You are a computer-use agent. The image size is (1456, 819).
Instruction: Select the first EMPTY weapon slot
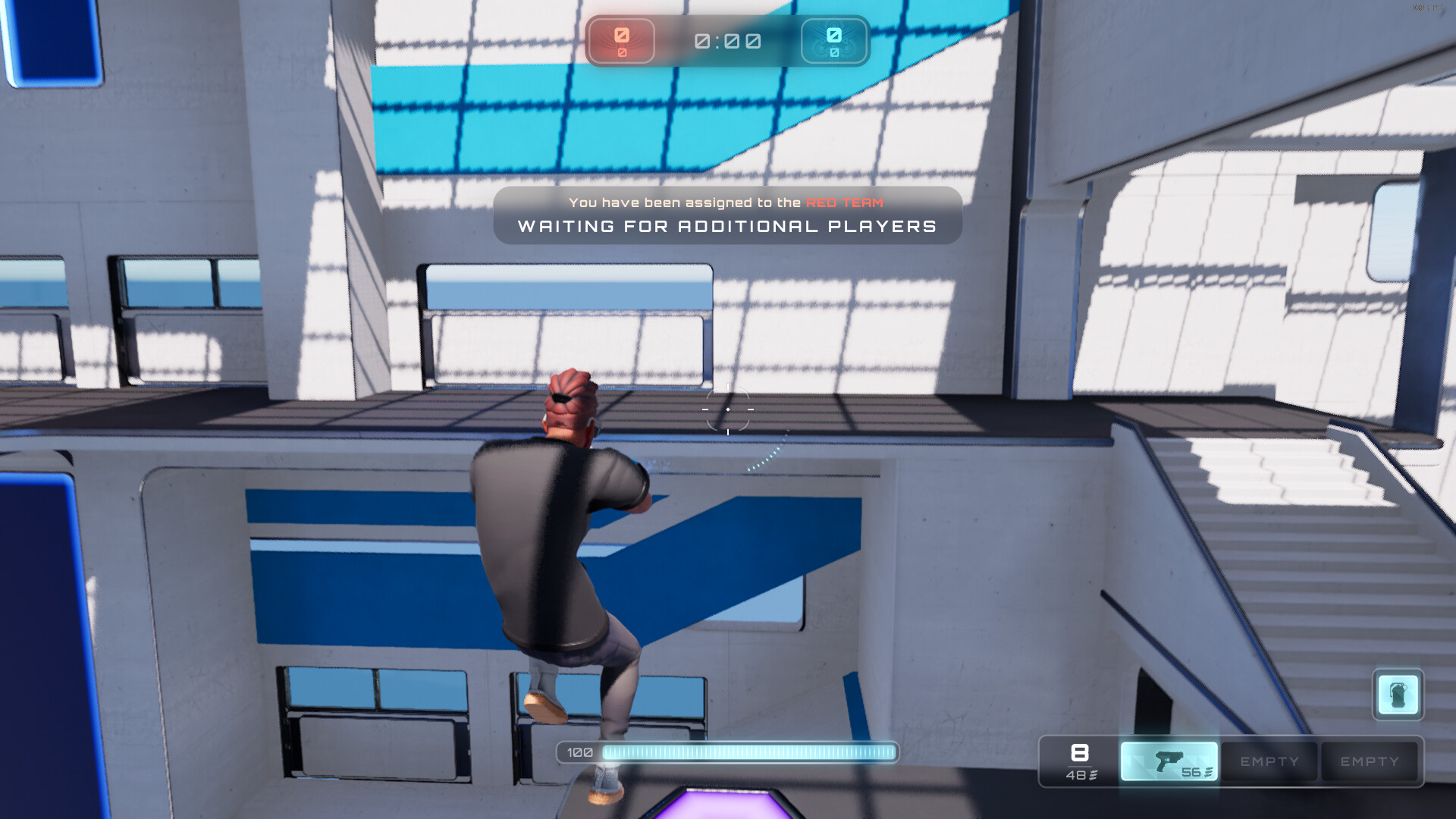(1269, 761)
